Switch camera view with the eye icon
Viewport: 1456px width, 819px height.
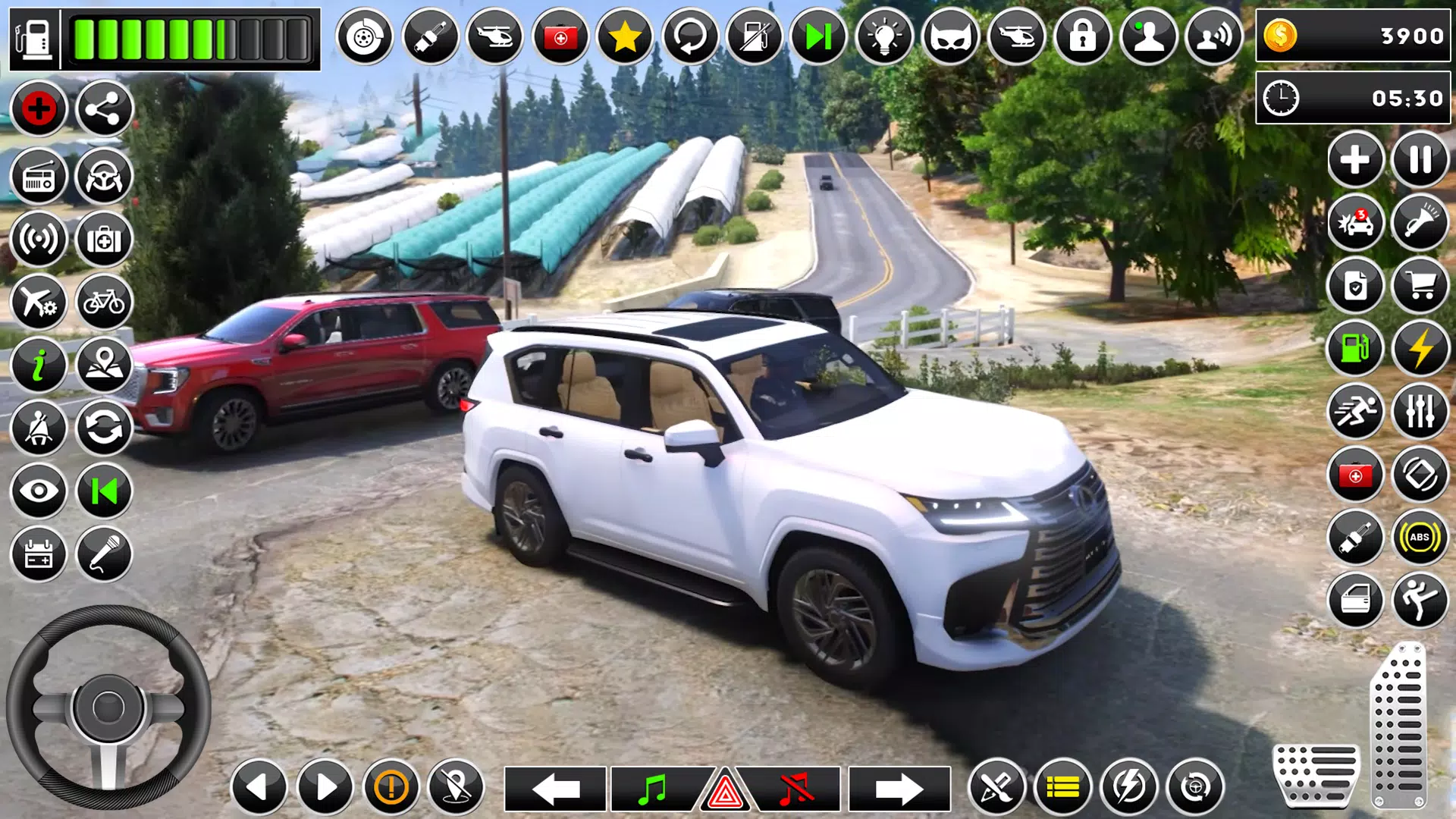coord(39,491)
